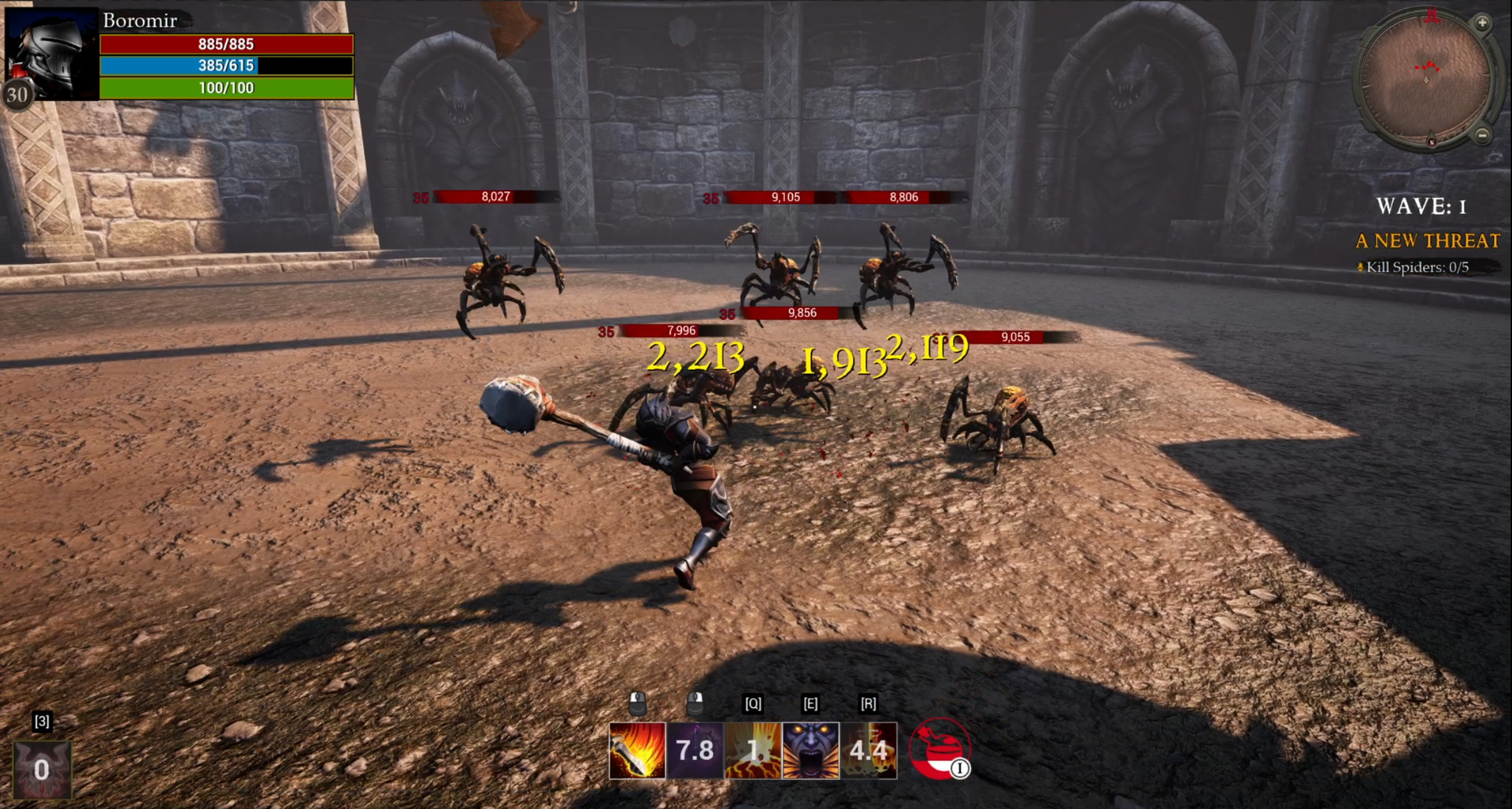Click the [E] keybind label
The width and height of the screenshot is (1512, 809).
pyautogui.click(x=810, y=704)
